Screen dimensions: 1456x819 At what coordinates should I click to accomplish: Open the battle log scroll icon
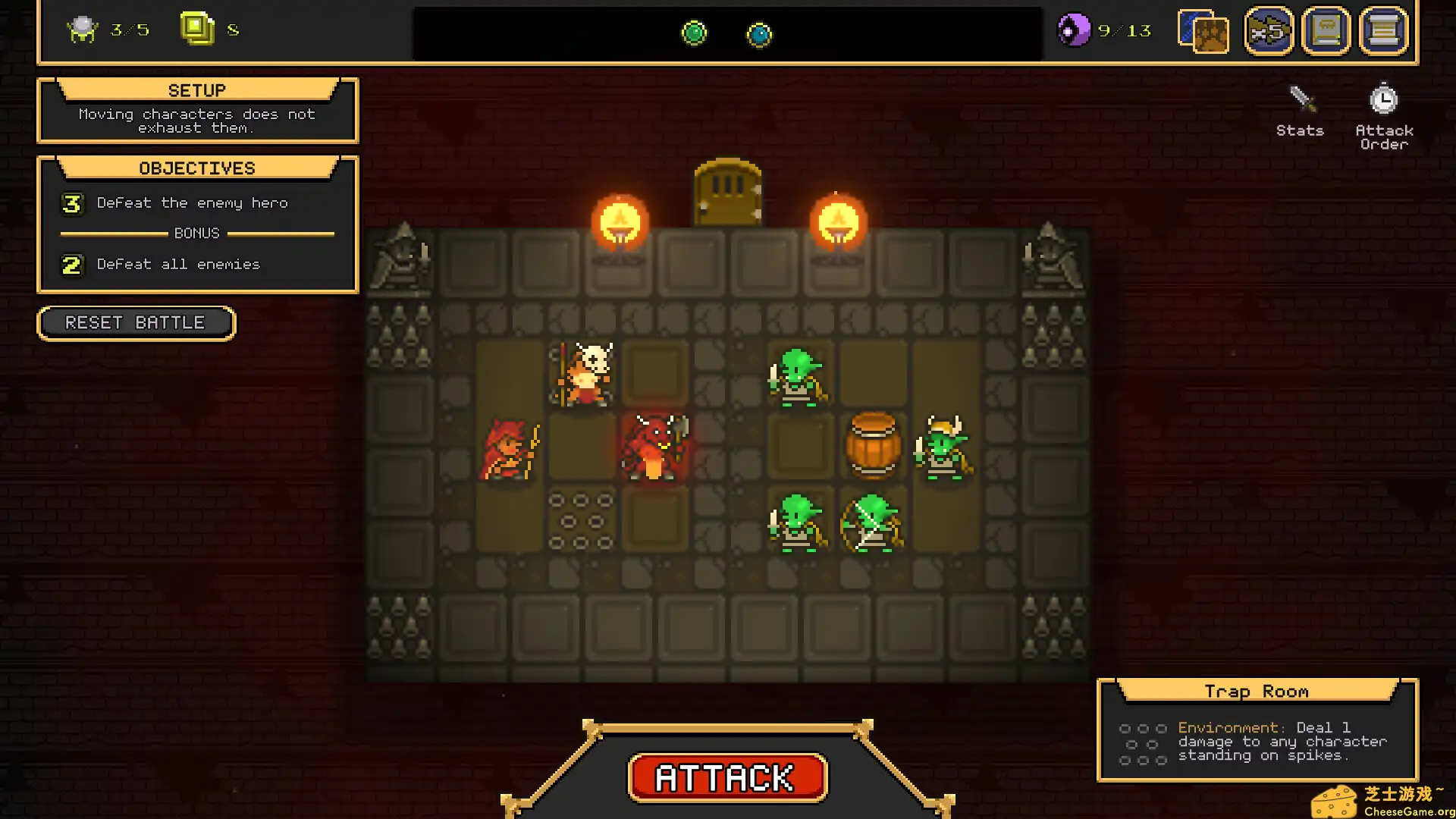click(x=1383, y=30)
